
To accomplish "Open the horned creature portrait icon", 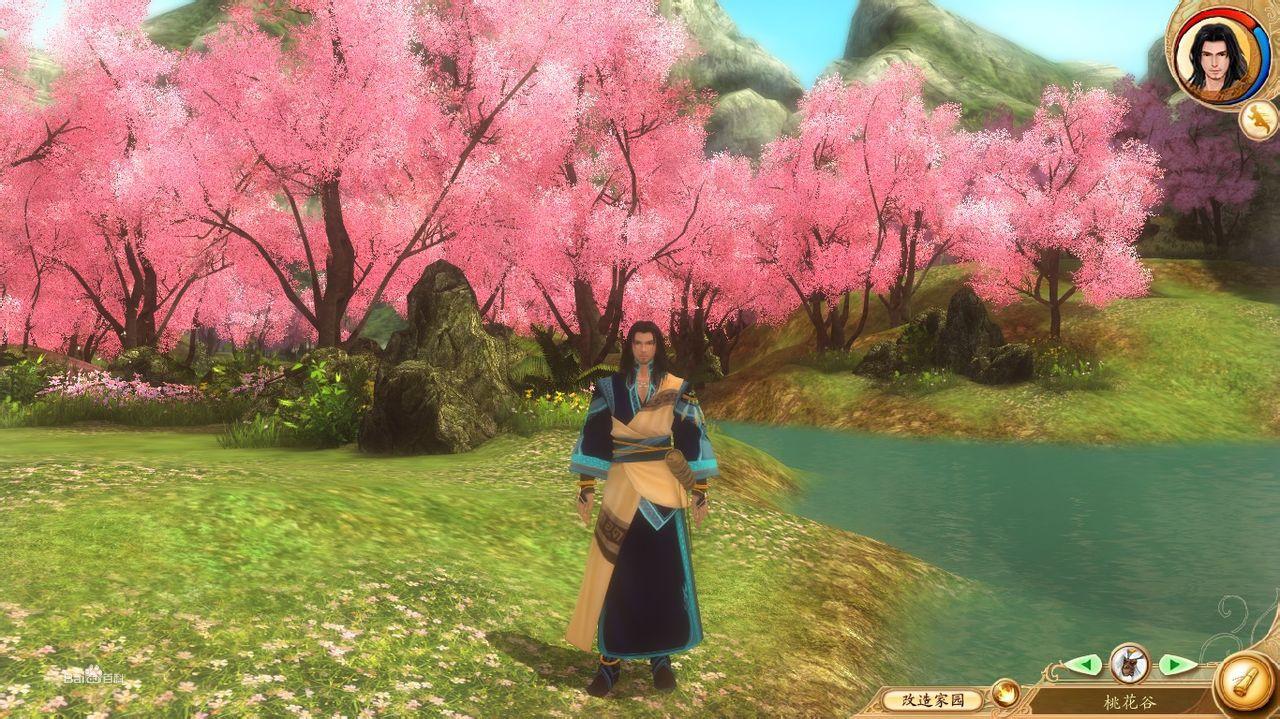I will pyautogui.click(x=1130, y=663).
